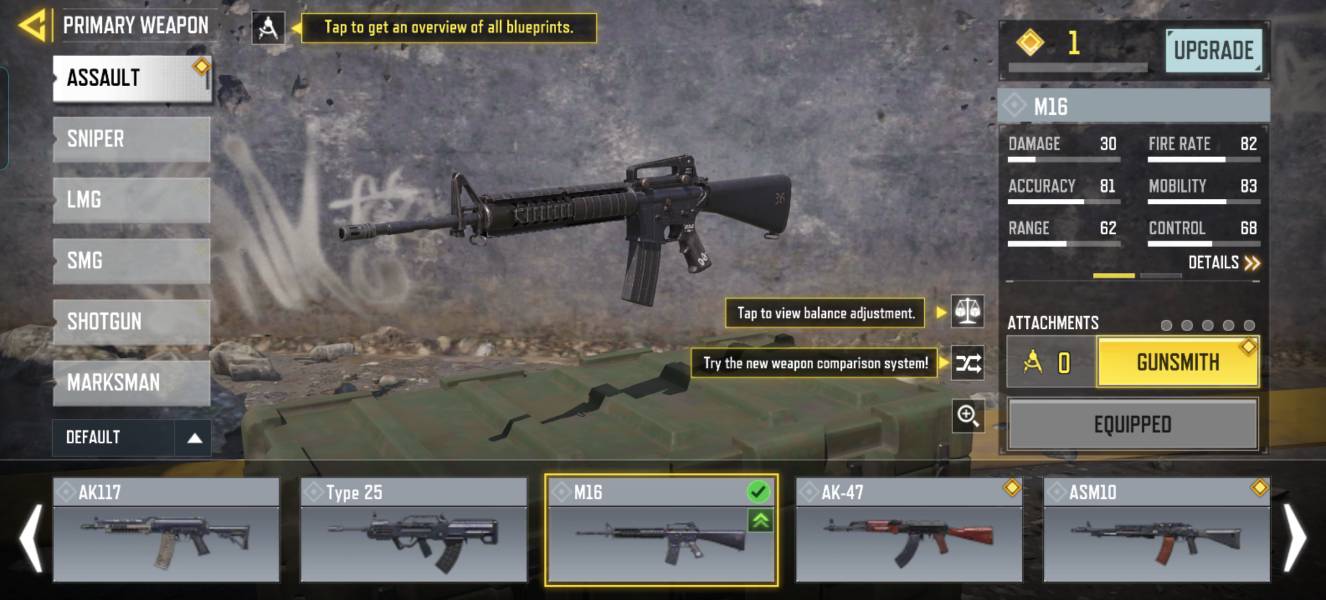The height and width of the screenshot is (600, 1326).
Task: Expand weapon stat Details
Action: tap(1223, 263)
